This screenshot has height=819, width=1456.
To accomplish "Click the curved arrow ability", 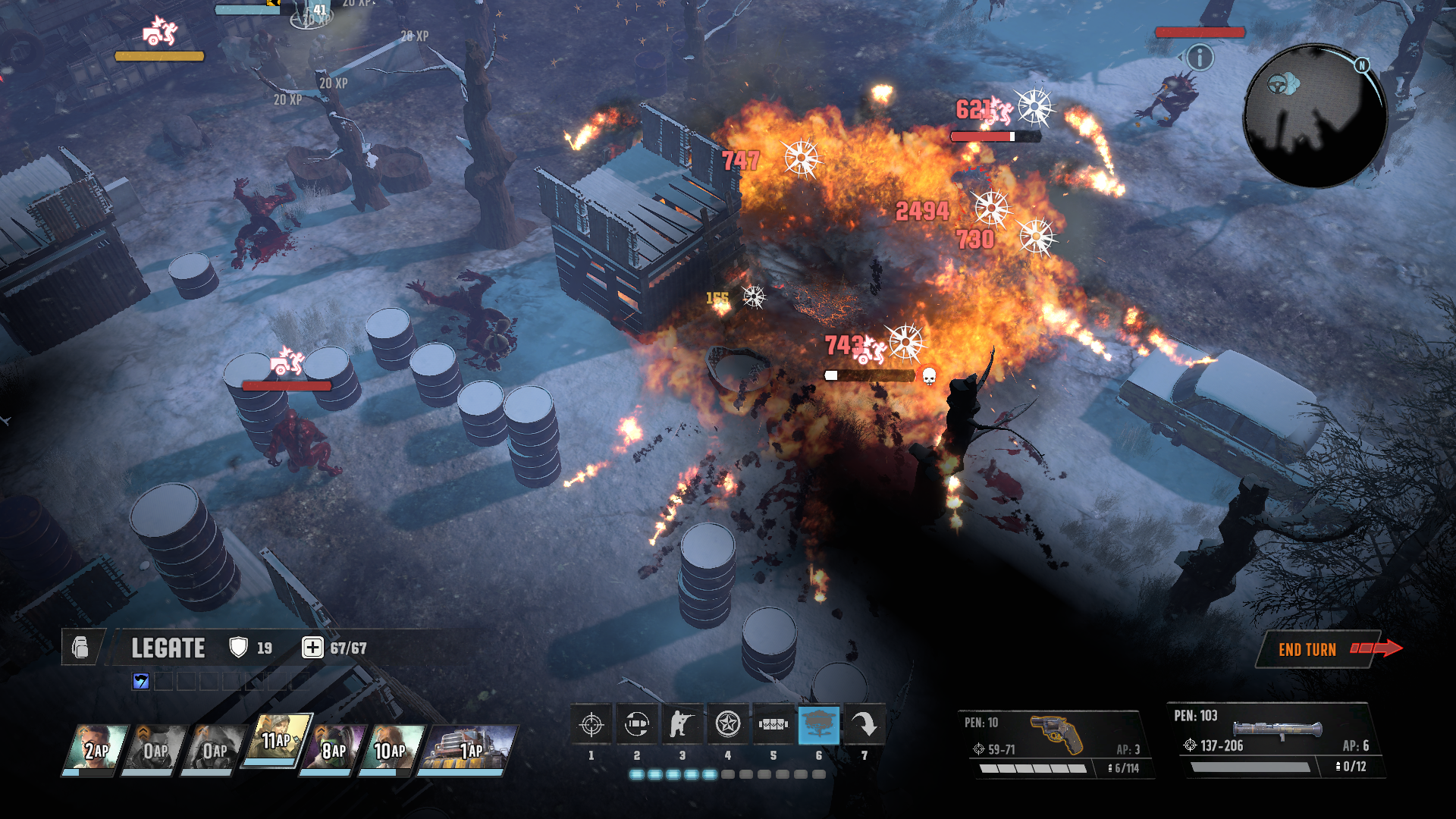I will (x=864, y=725).
